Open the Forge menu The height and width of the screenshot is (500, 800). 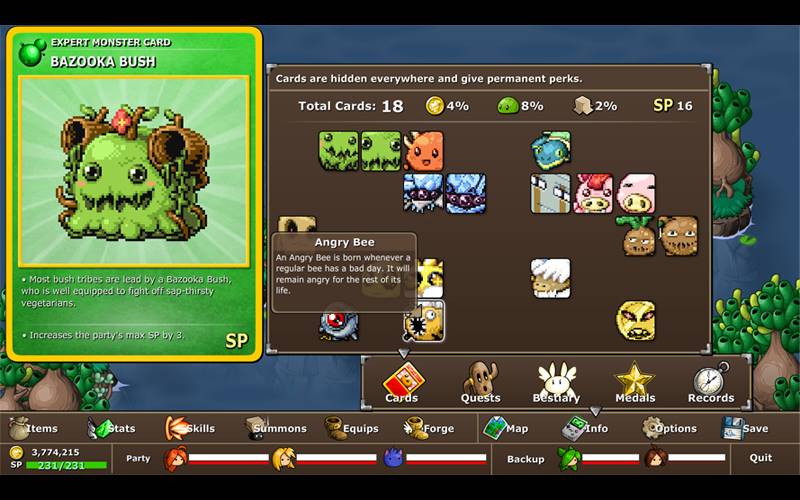tap(430, 428)
